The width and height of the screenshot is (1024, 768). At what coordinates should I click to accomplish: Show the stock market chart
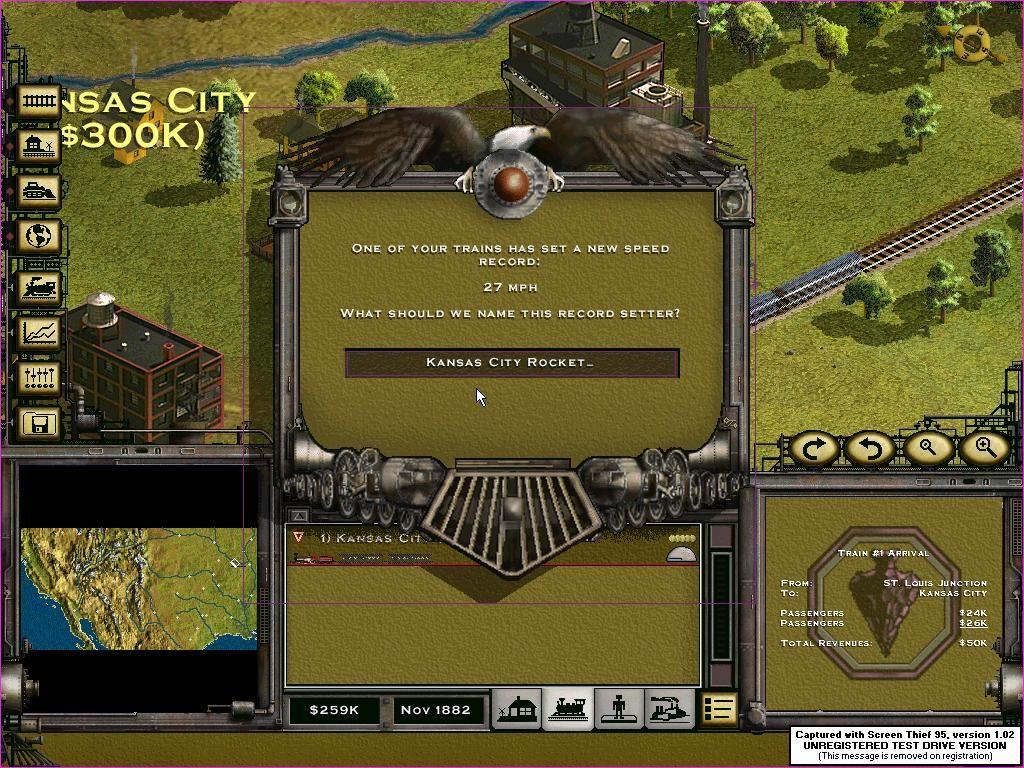tap(40, 331)
